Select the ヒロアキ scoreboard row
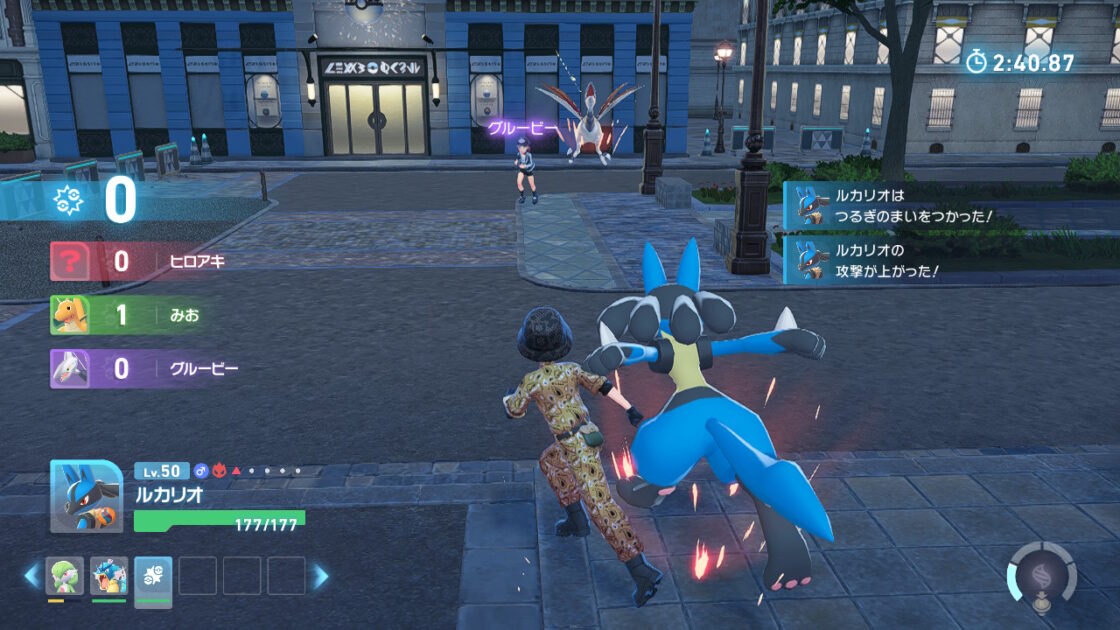 (x=150, y=262)
